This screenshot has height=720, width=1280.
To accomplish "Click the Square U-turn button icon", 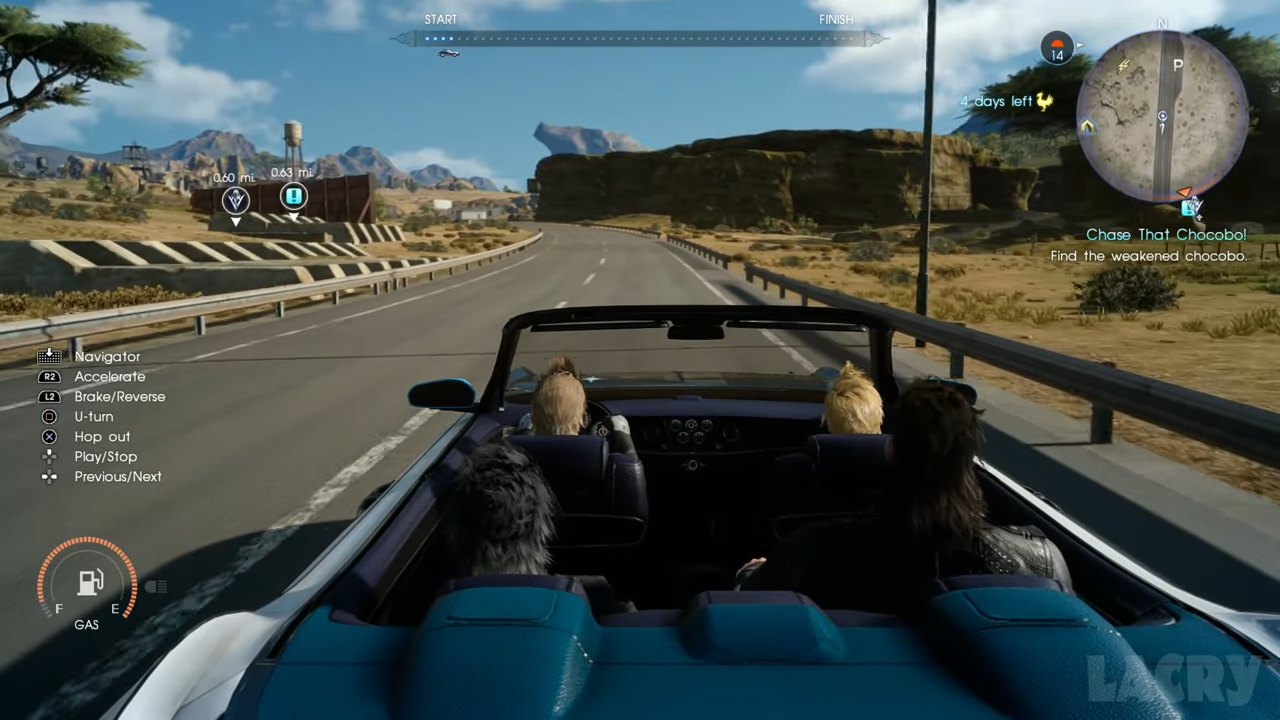I will [49, 416].
